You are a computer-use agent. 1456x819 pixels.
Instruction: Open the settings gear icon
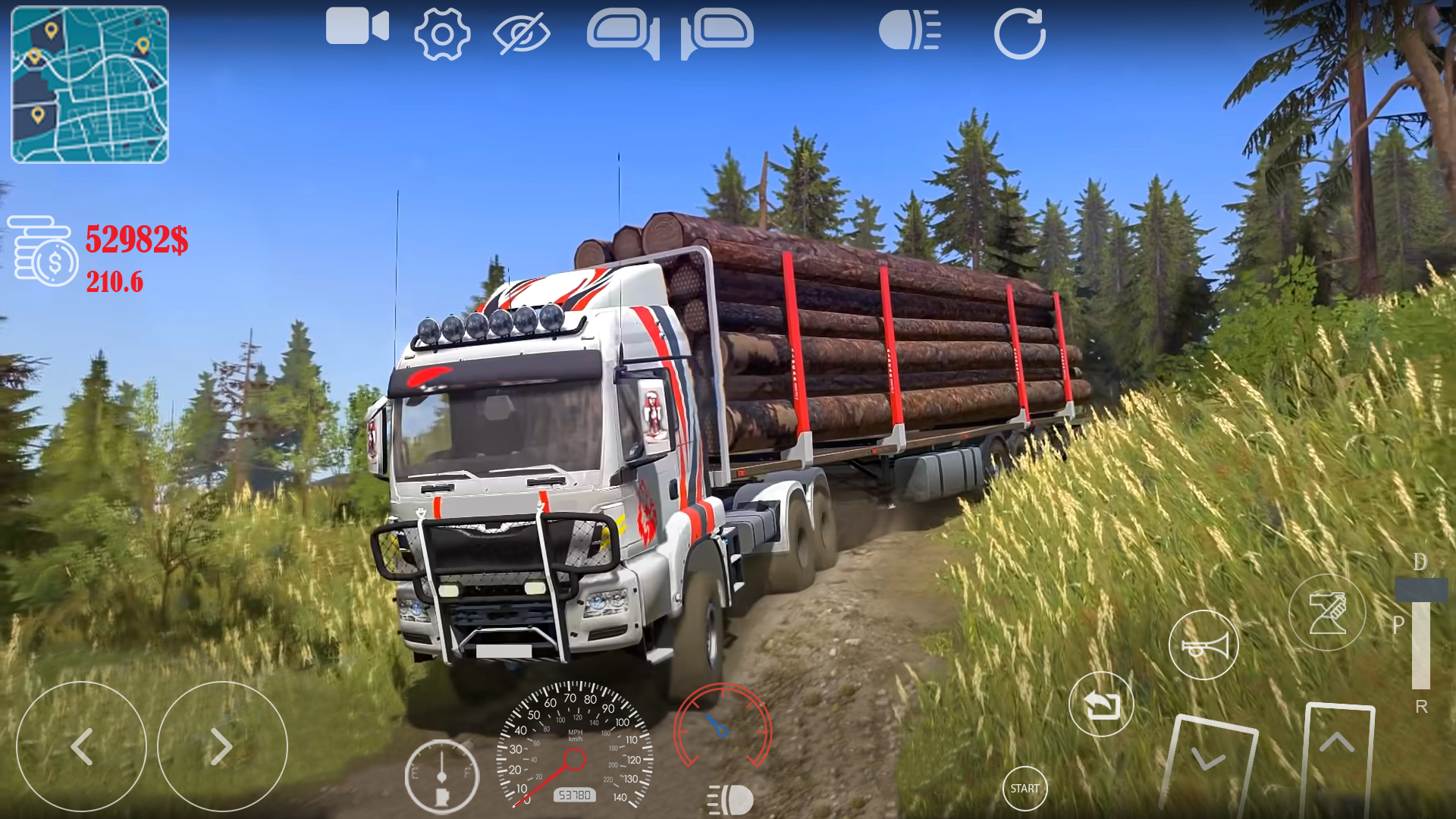click(x=442, y=32)
